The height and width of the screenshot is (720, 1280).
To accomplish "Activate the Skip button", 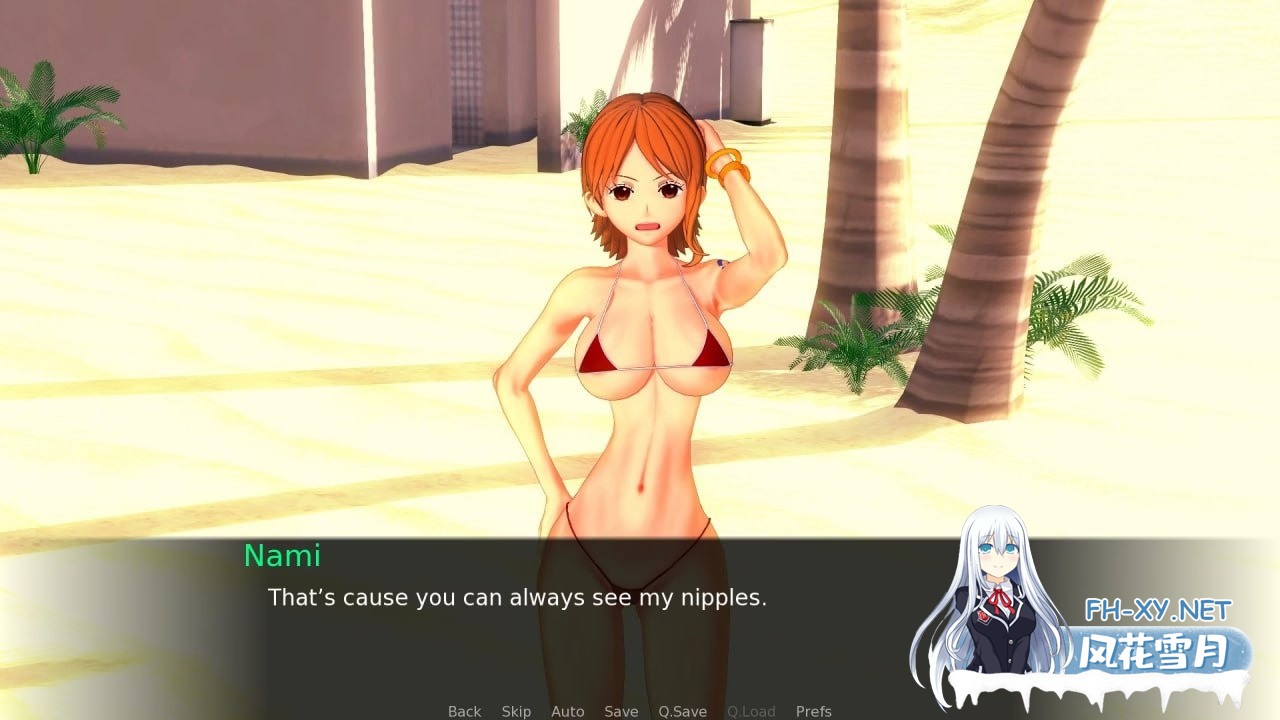I will click(x=516, y=711).
